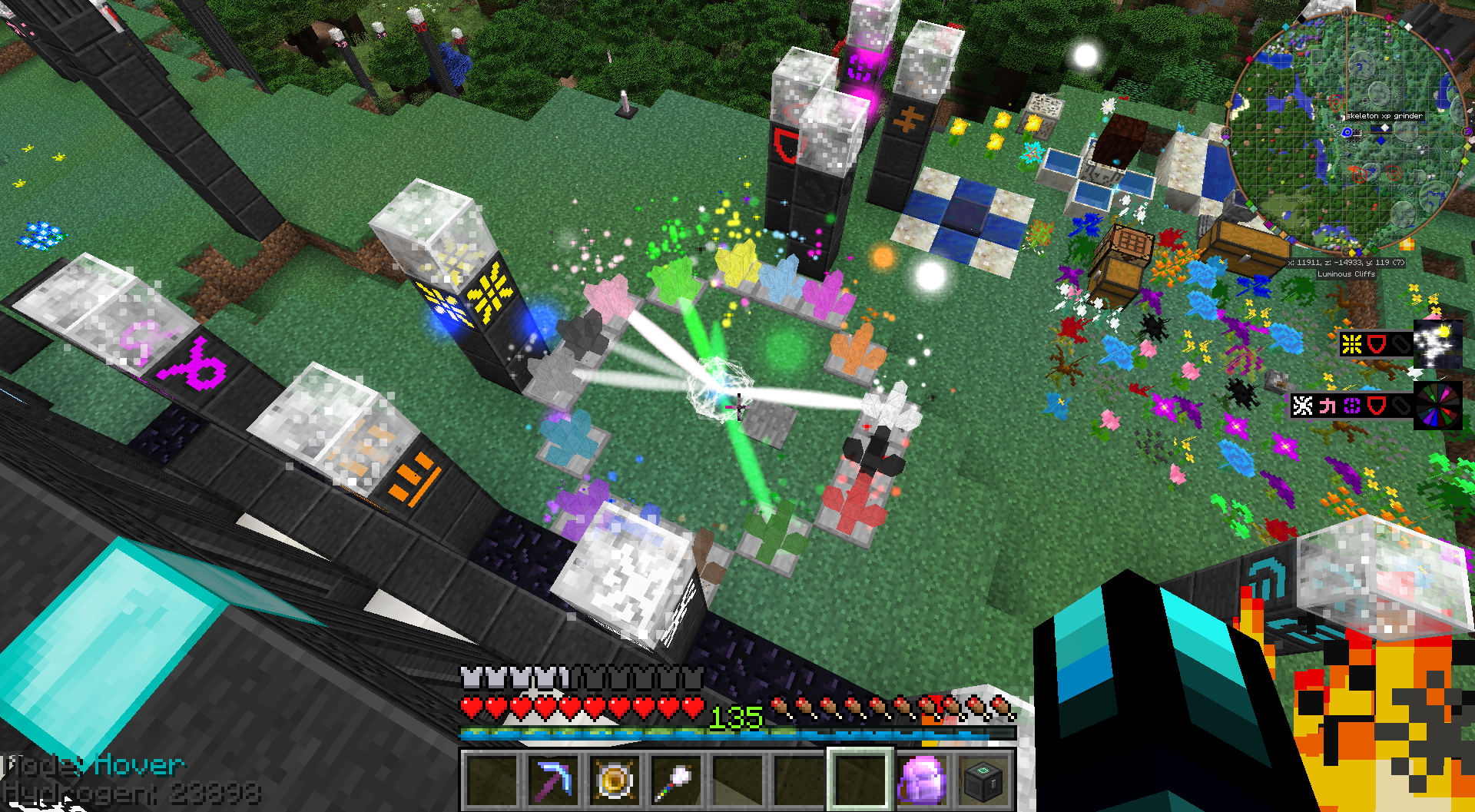Click the starry sky ability icon
Image resolution: width=1475 pixels, height=812 pixels.
(x=1438, y=344)
